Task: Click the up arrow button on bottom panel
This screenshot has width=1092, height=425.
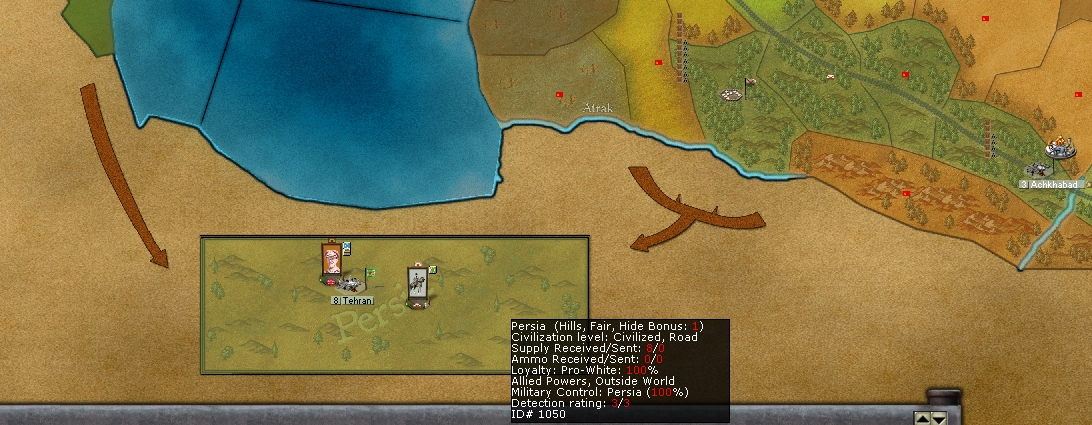Action: 923,418
